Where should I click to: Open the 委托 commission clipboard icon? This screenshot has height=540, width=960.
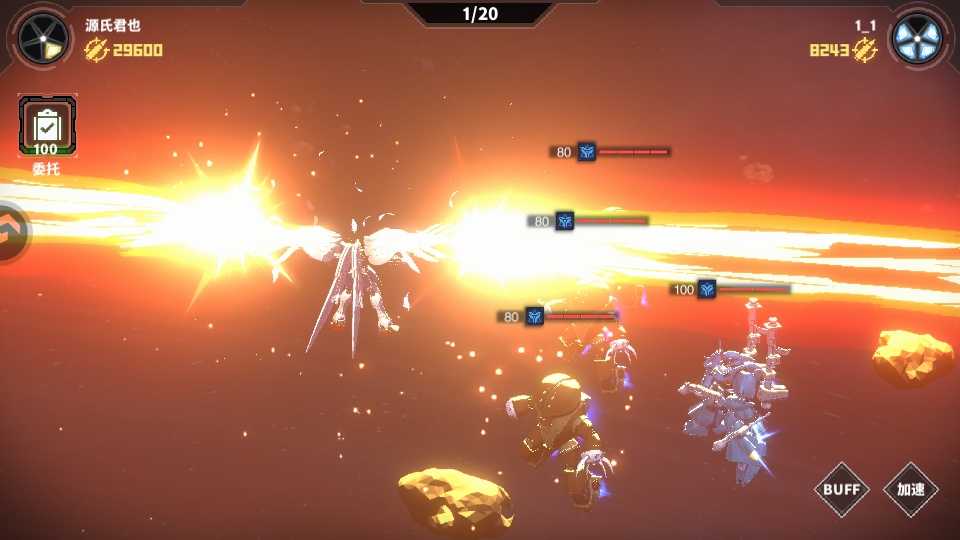[46, 127]
